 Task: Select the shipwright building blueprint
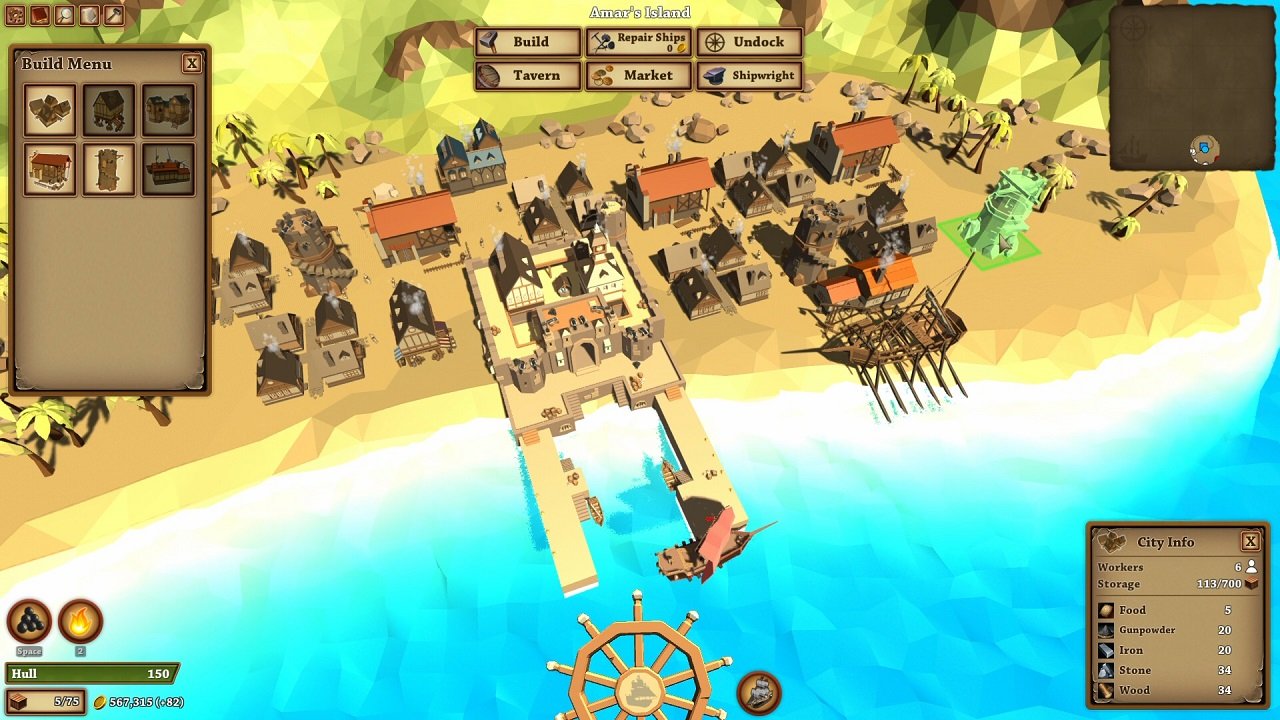click(169, 168)
